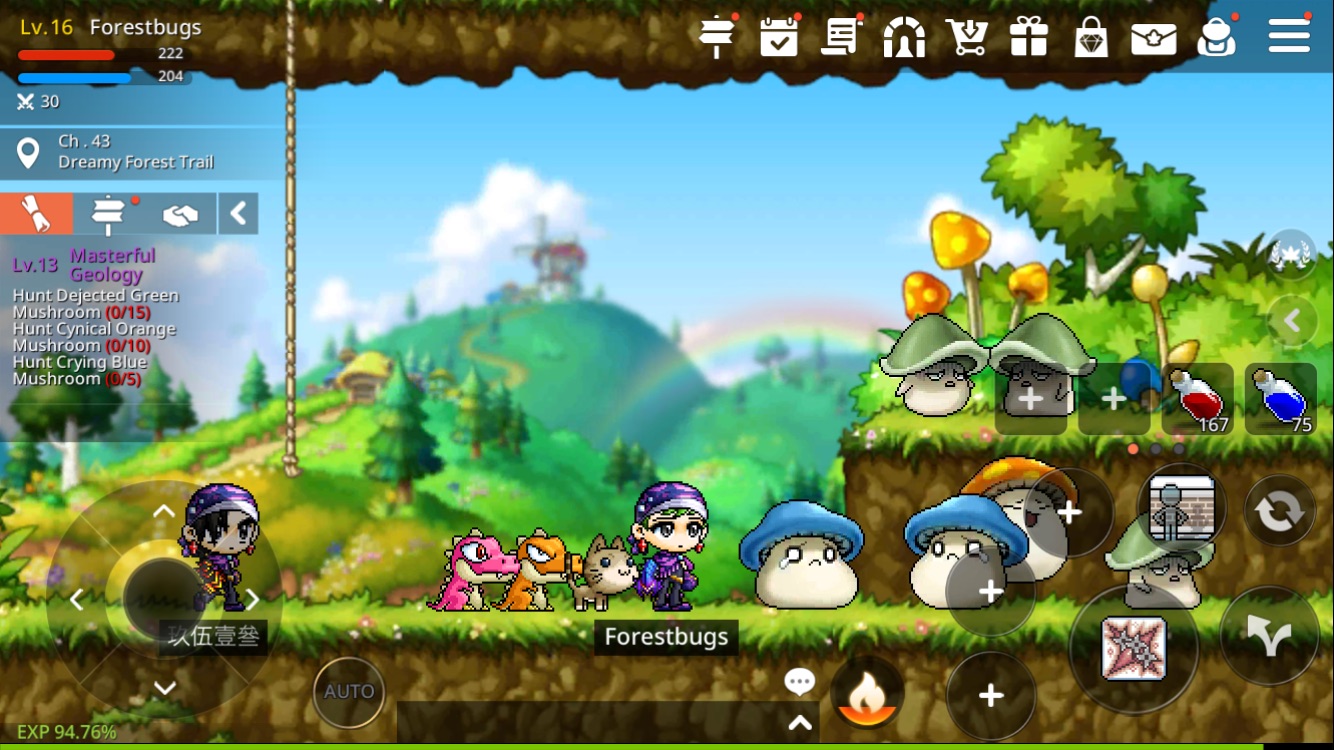Open the trade station cart icon
1334x750 pixels.
click(966, 36)
